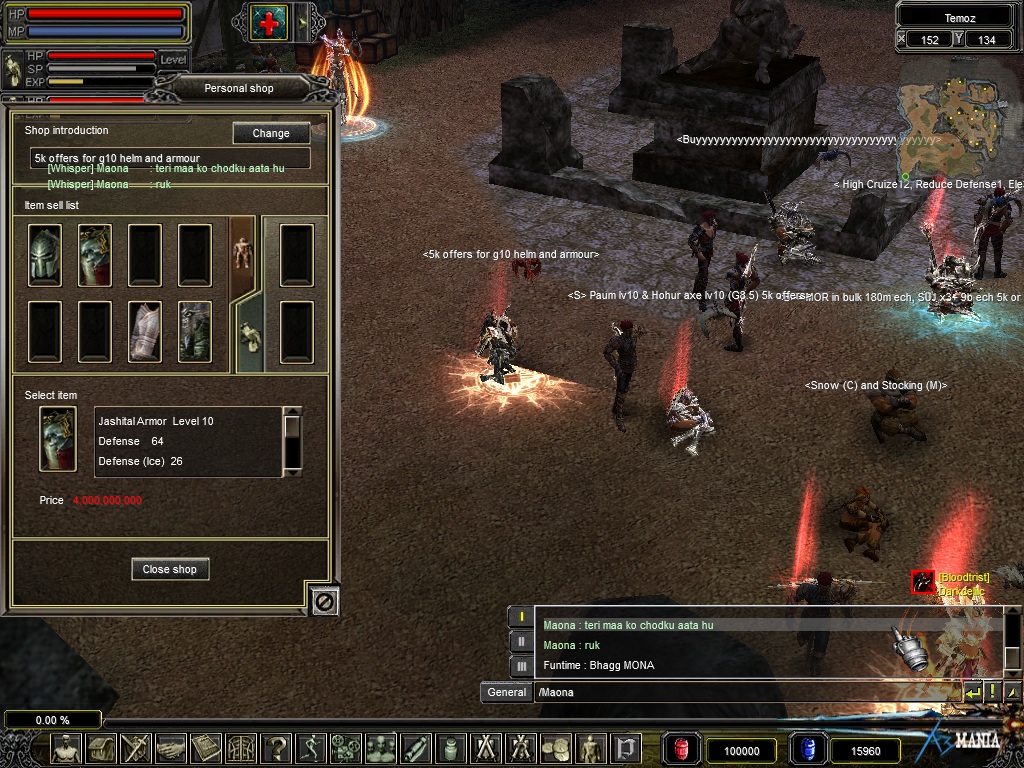Switch to chat tab III
This screenshot has width=1024, height=768.
pyautogui.click(x=521, y=665)
